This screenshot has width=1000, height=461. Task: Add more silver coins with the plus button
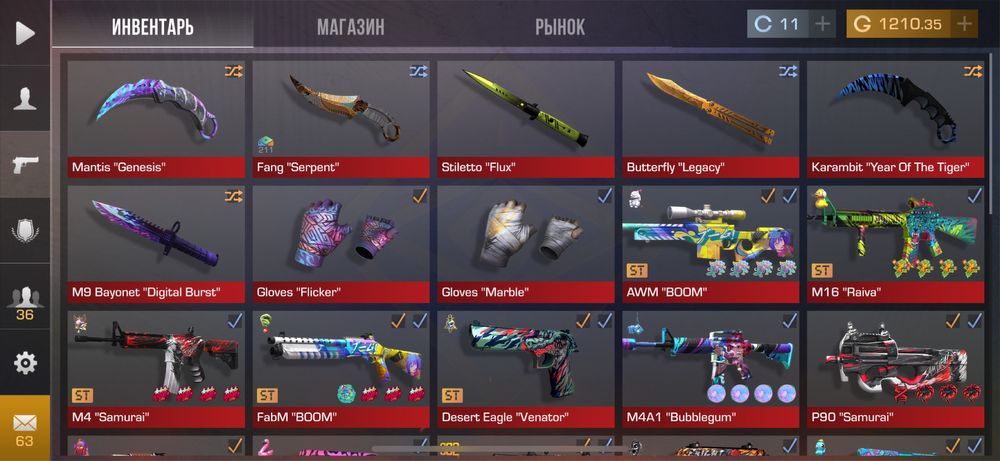(823, 24)
